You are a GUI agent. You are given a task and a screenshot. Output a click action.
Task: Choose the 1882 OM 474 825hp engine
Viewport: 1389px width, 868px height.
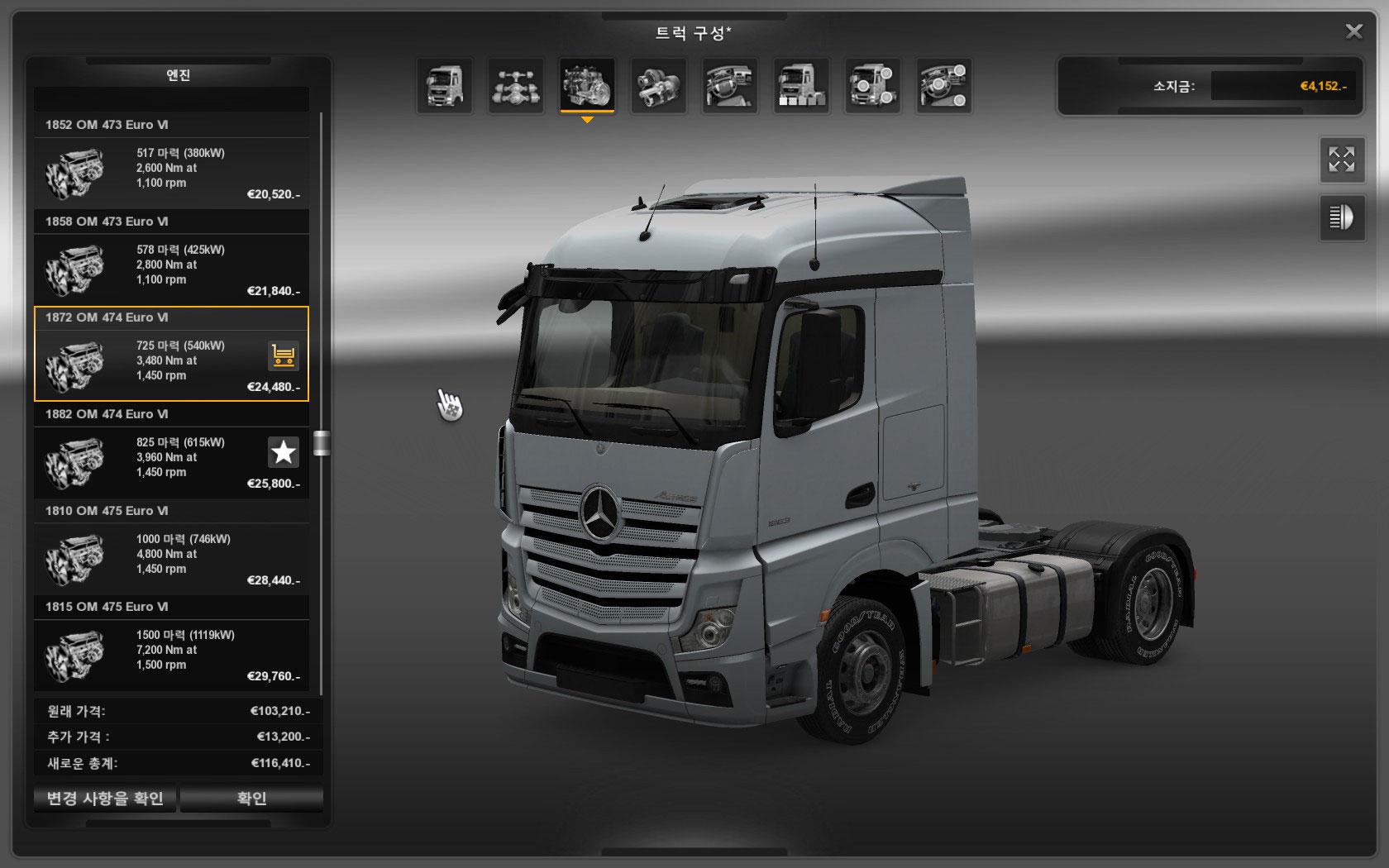point(171,462)
